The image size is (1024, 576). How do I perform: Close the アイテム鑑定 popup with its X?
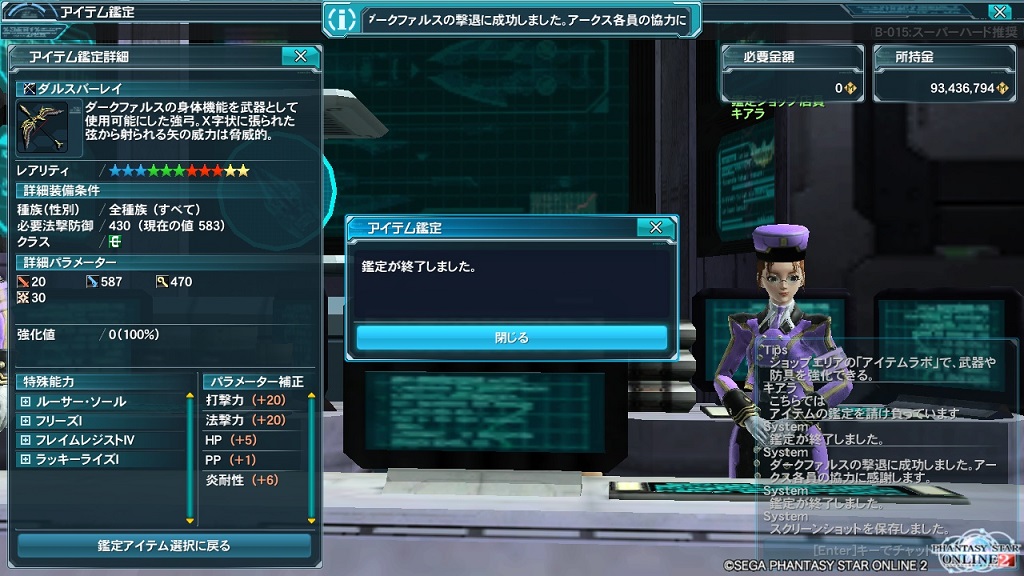655,228
